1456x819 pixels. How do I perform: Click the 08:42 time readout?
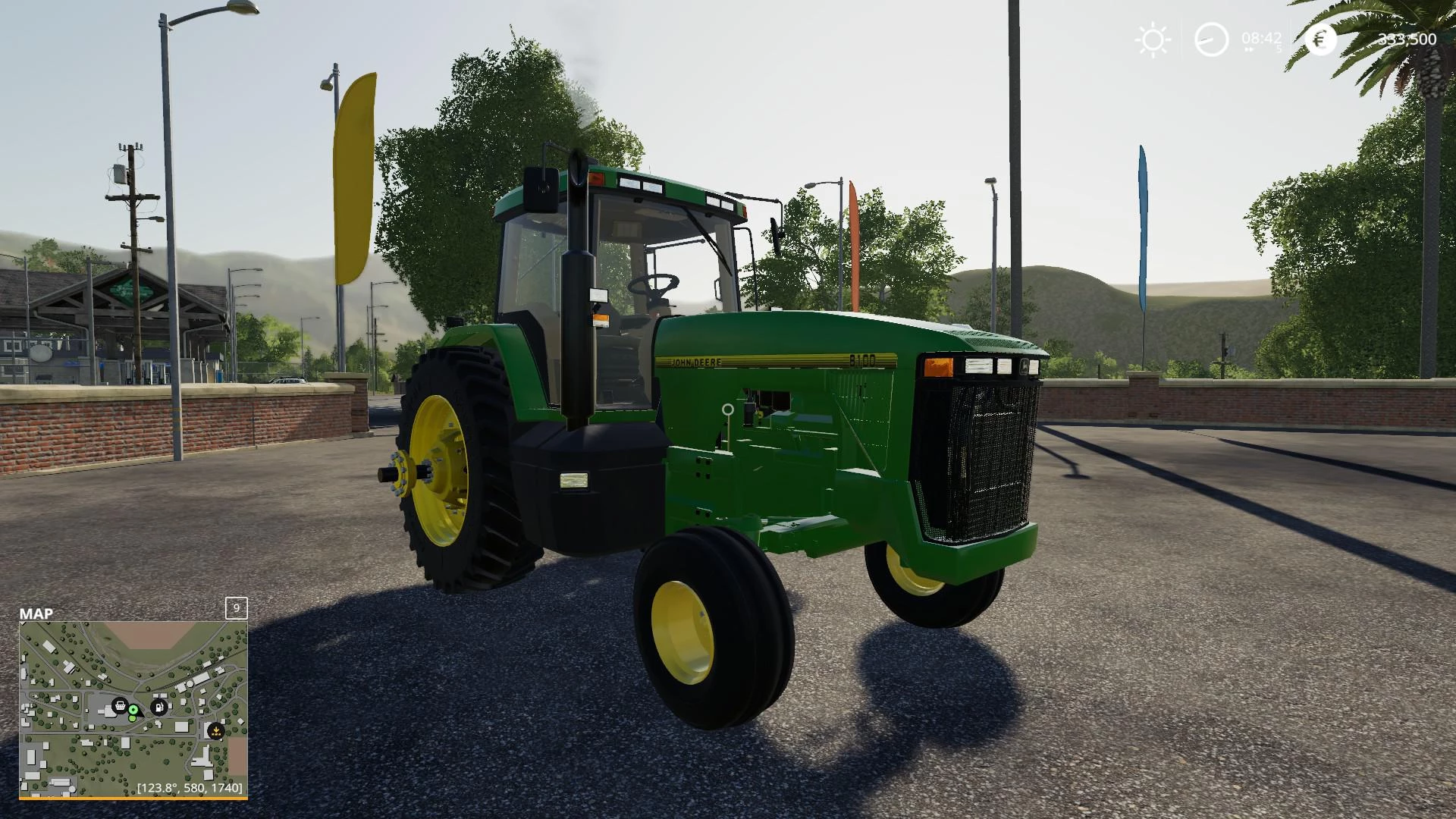pyautogui.click(x=1261, y=38)
